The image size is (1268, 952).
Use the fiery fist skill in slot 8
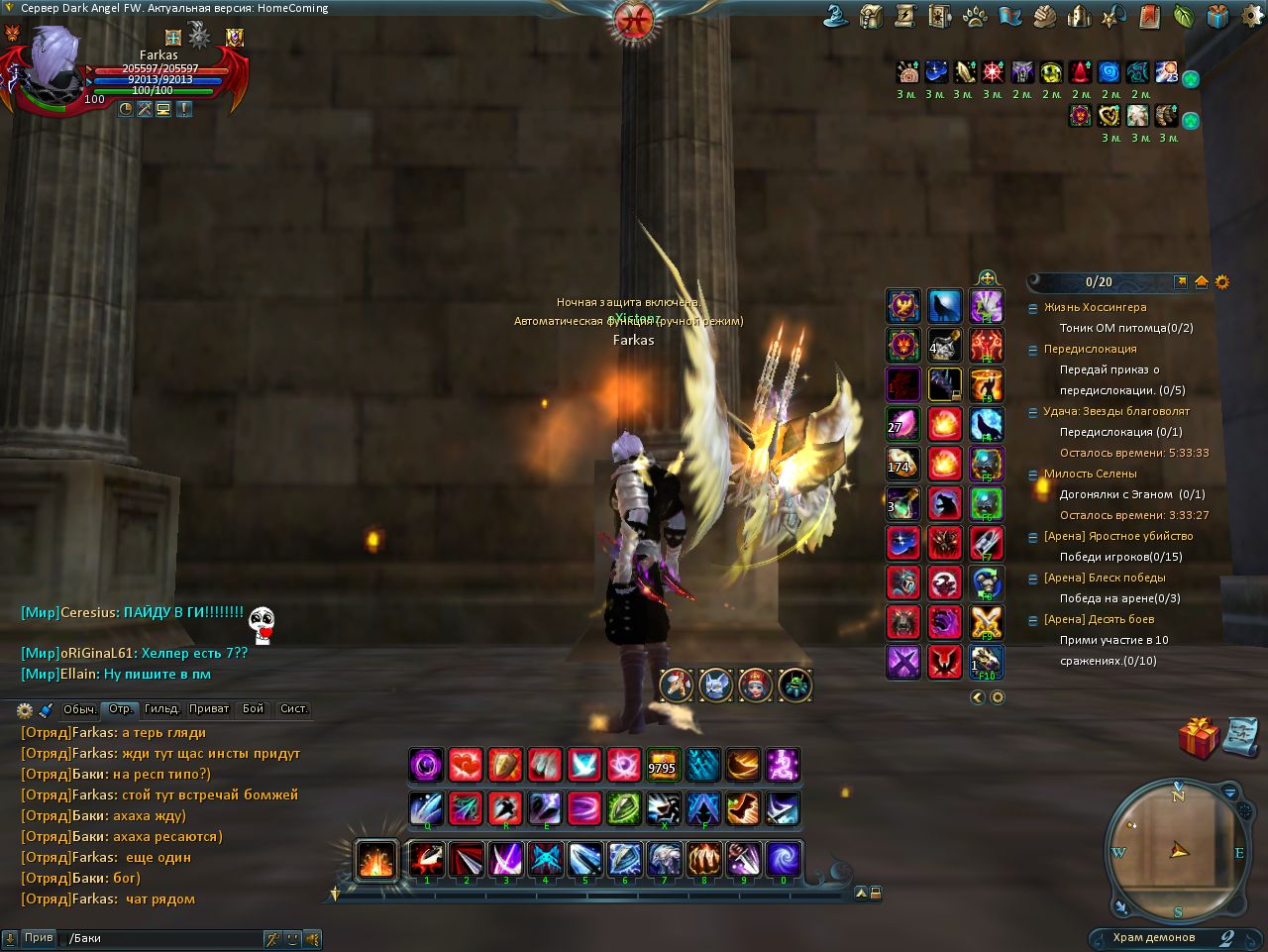703,859
